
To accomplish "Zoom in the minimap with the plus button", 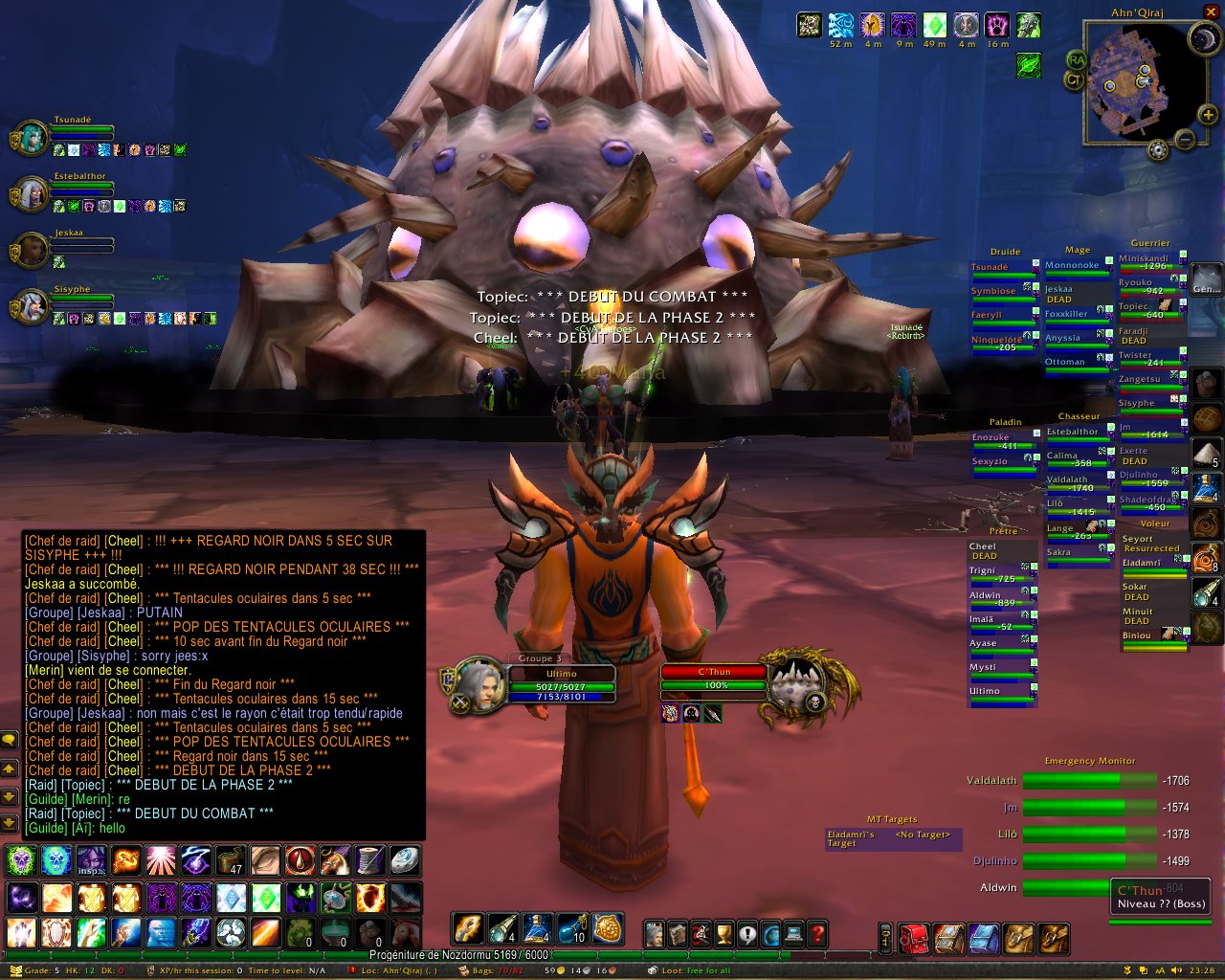I will click(1208, 116).
